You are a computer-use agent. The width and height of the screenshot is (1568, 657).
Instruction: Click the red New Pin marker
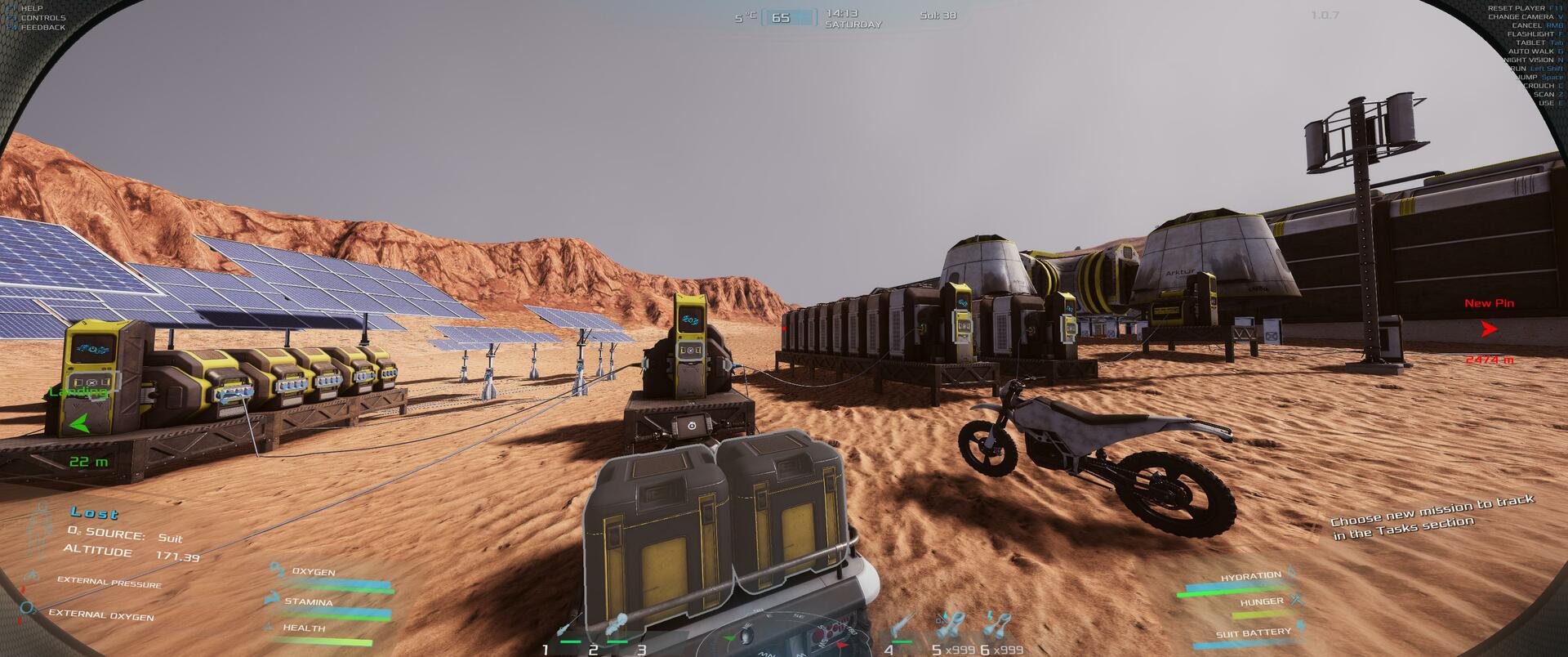click(1490, 329)
